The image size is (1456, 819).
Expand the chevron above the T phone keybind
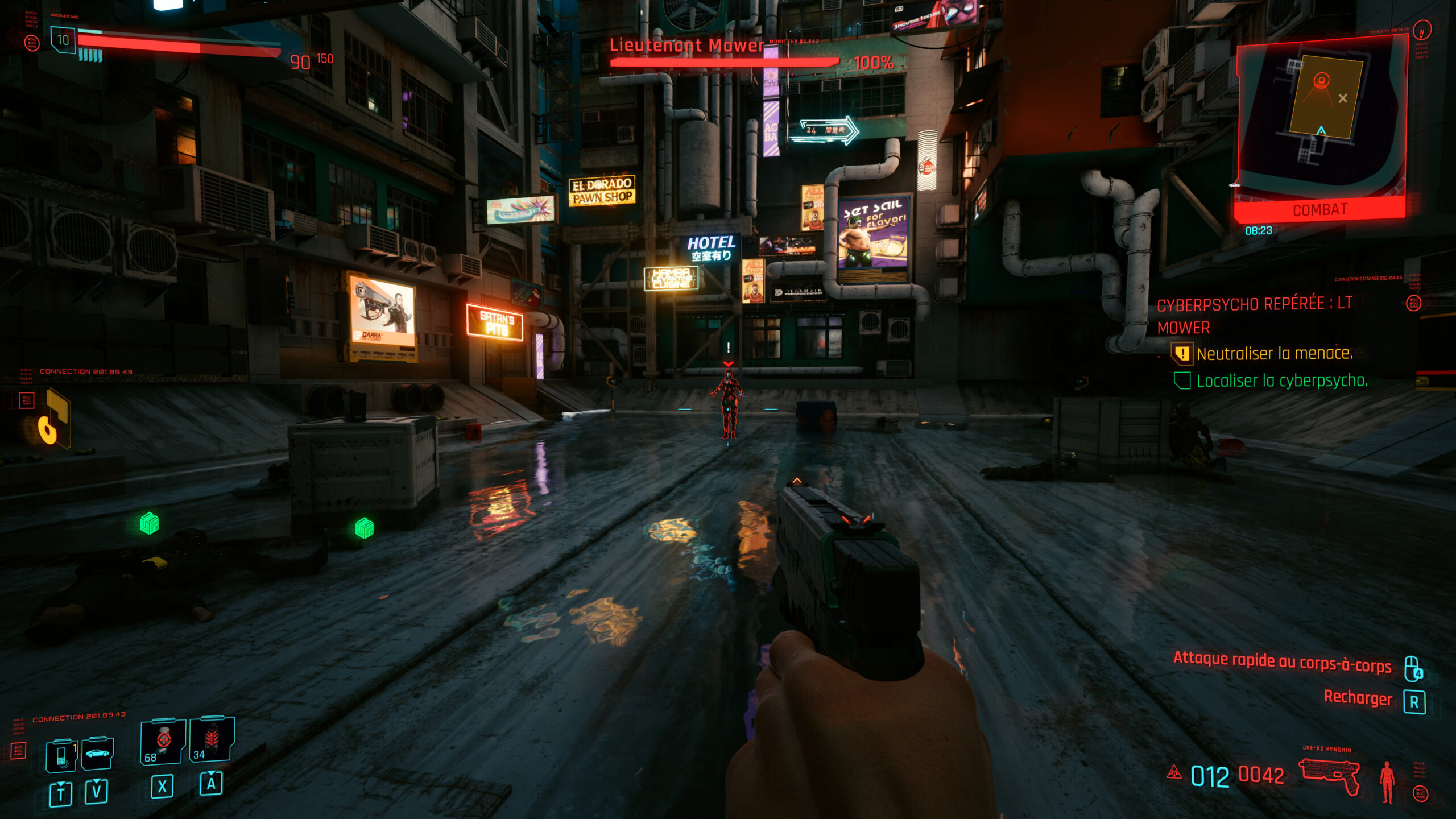[x=60, y=784]
